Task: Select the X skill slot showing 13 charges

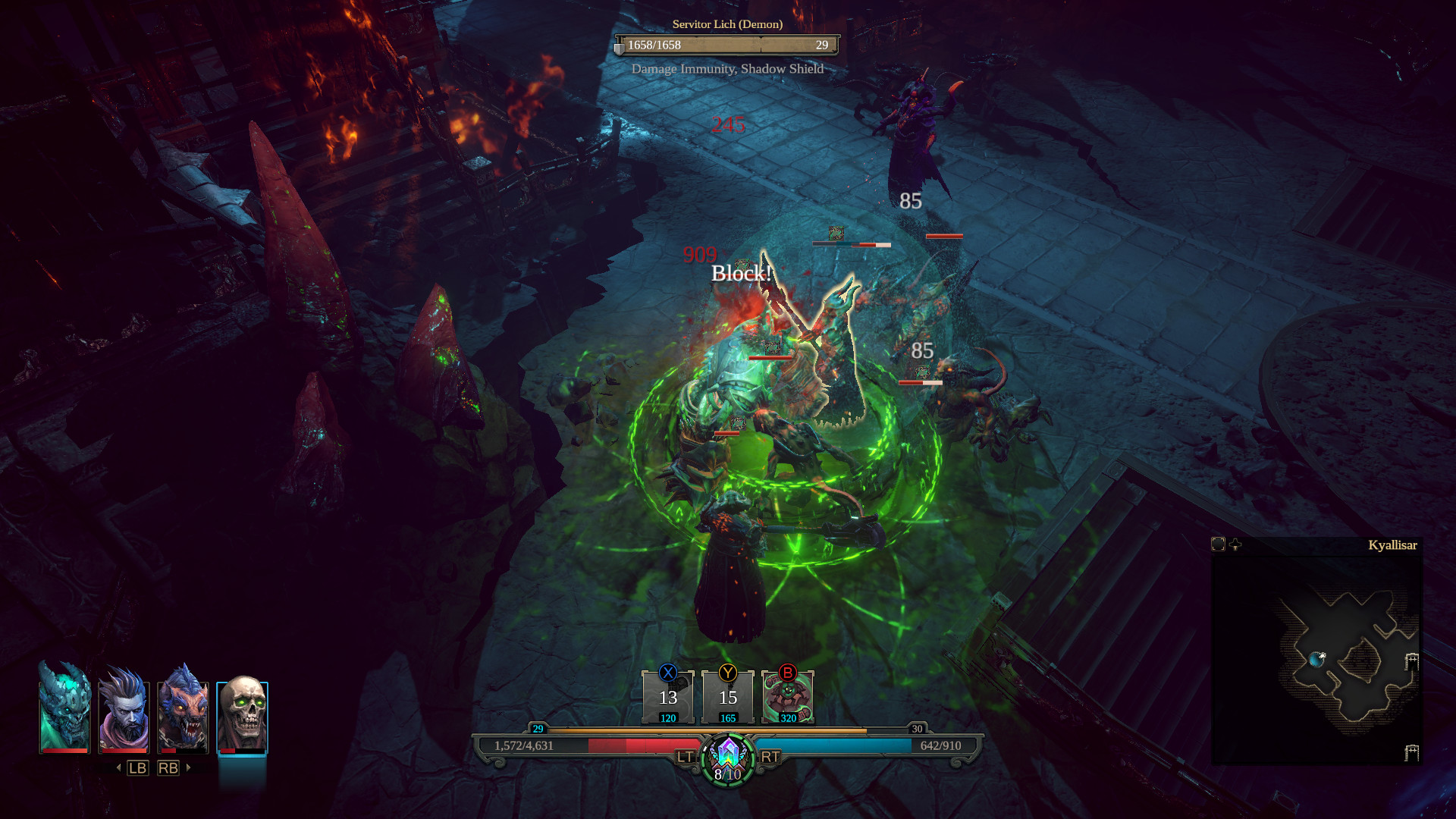Action: point(668,698)
